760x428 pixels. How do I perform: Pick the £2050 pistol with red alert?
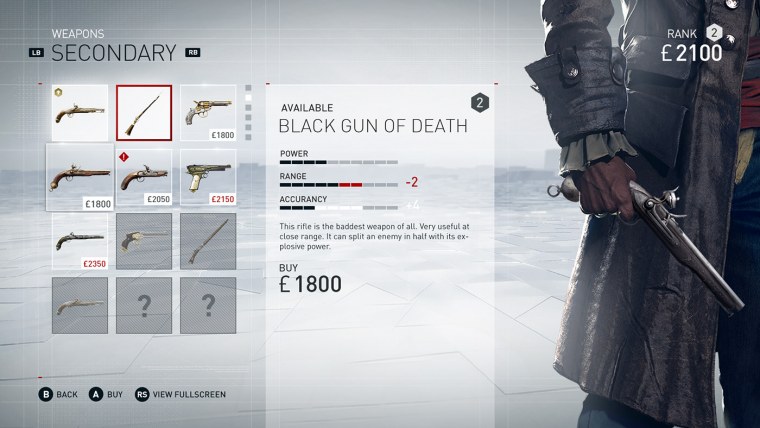(x=144, y=176)
